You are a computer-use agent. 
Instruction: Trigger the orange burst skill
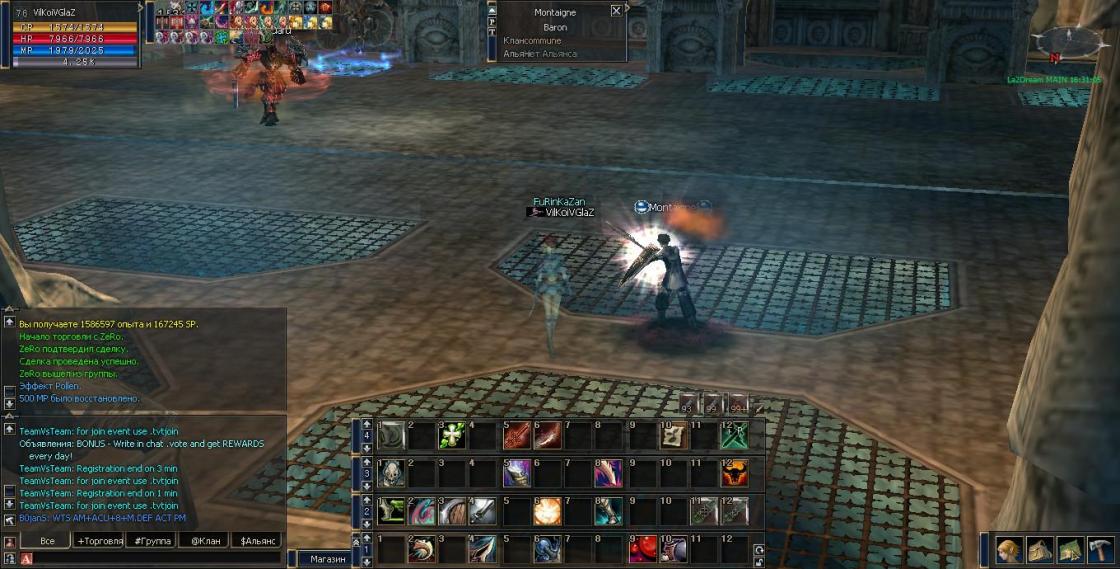[x=547, y=511]
